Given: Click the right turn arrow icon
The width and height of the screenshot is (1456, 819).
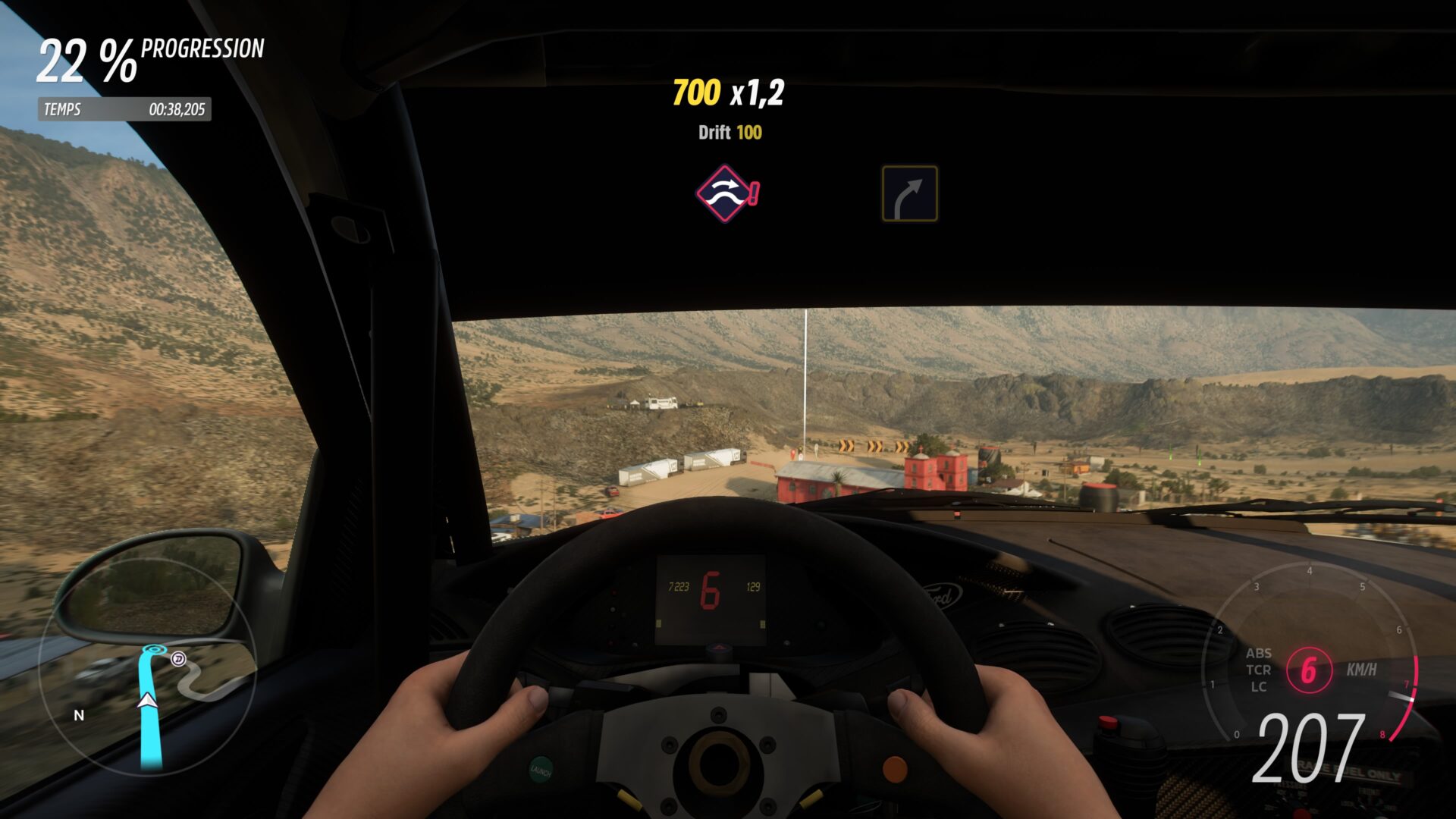Looking at the screenshot, I should tap(909, 194).
